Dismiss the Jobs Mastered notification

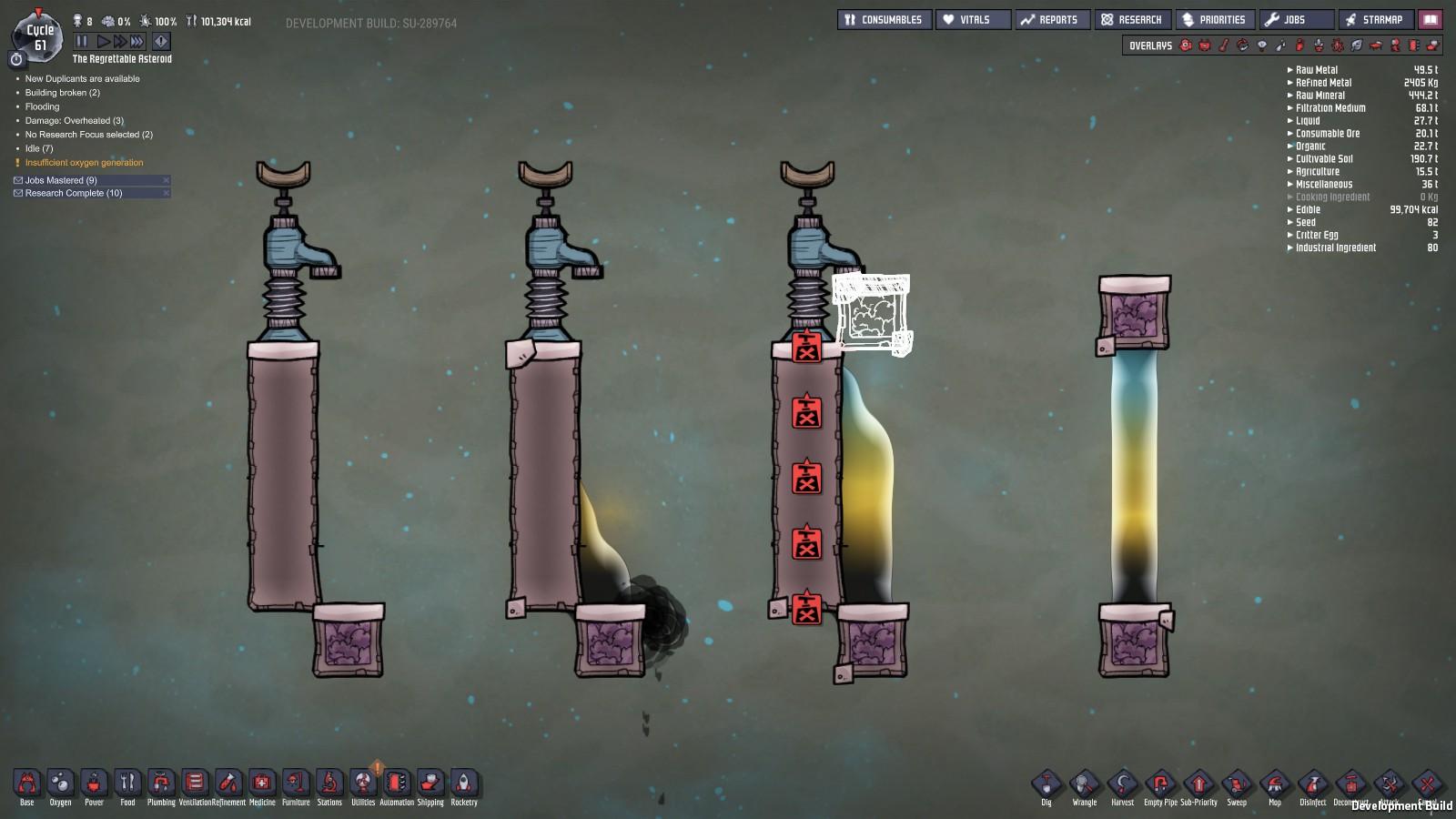point(166,180)
